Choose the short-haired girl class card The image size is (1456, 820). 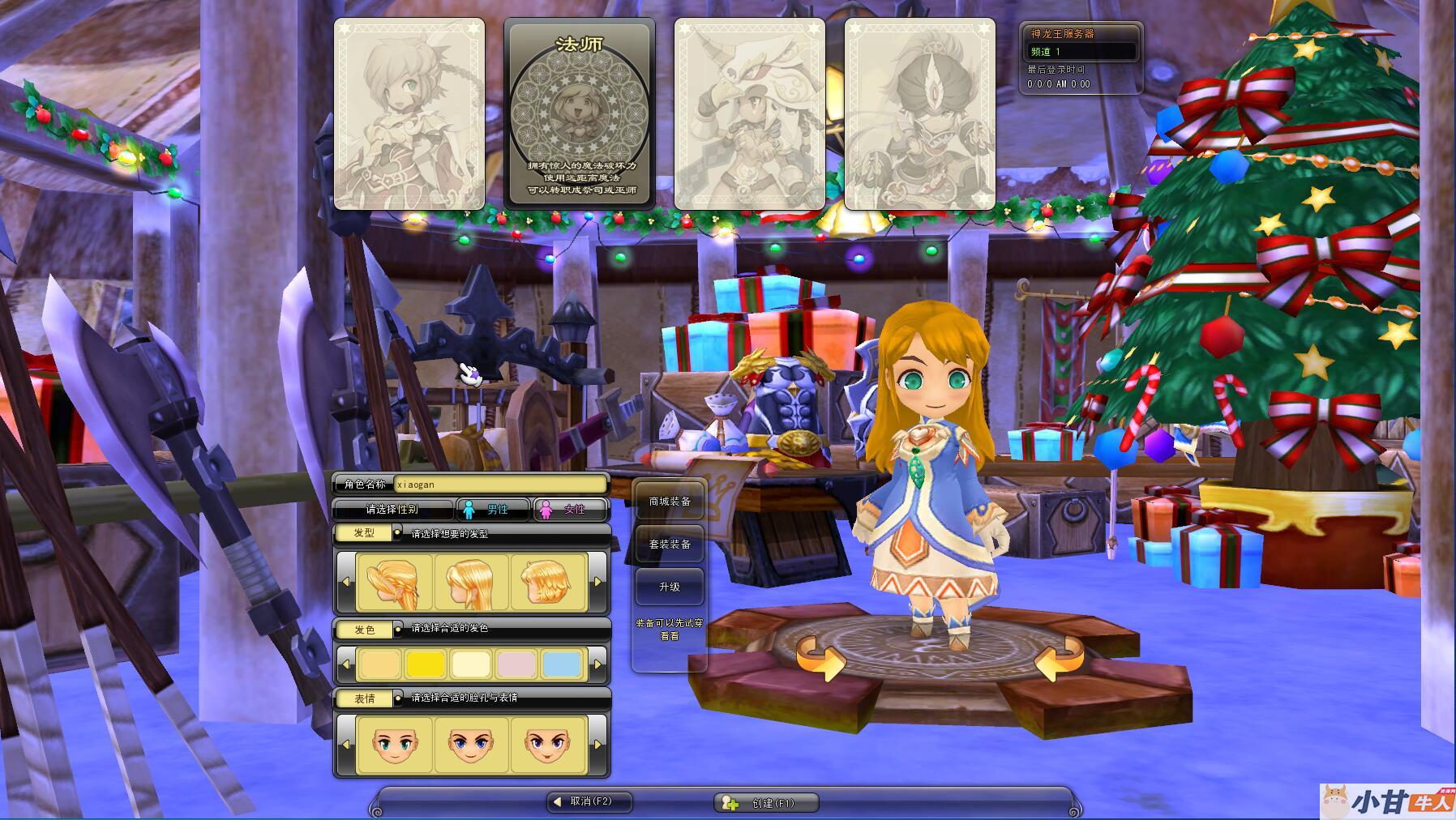[x=409, y=113]
